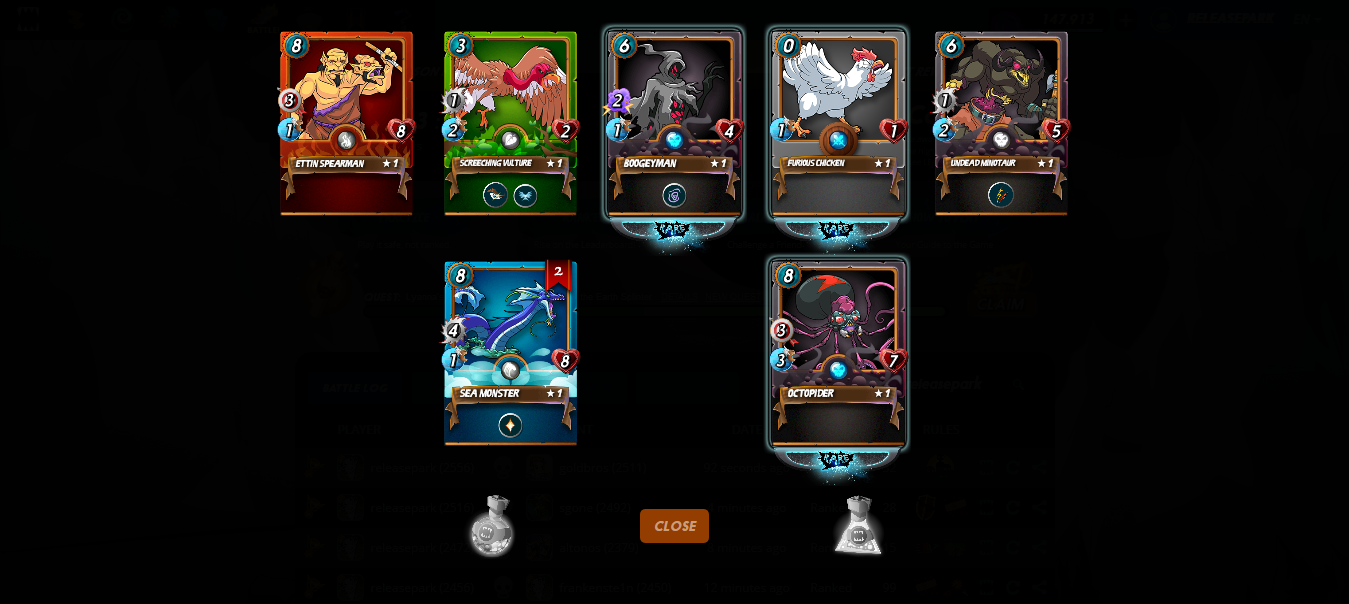The width and height of the screenshot is (1349, 604).
Task: Choose the Screeching Vulture card
Action: coord(510,122)
